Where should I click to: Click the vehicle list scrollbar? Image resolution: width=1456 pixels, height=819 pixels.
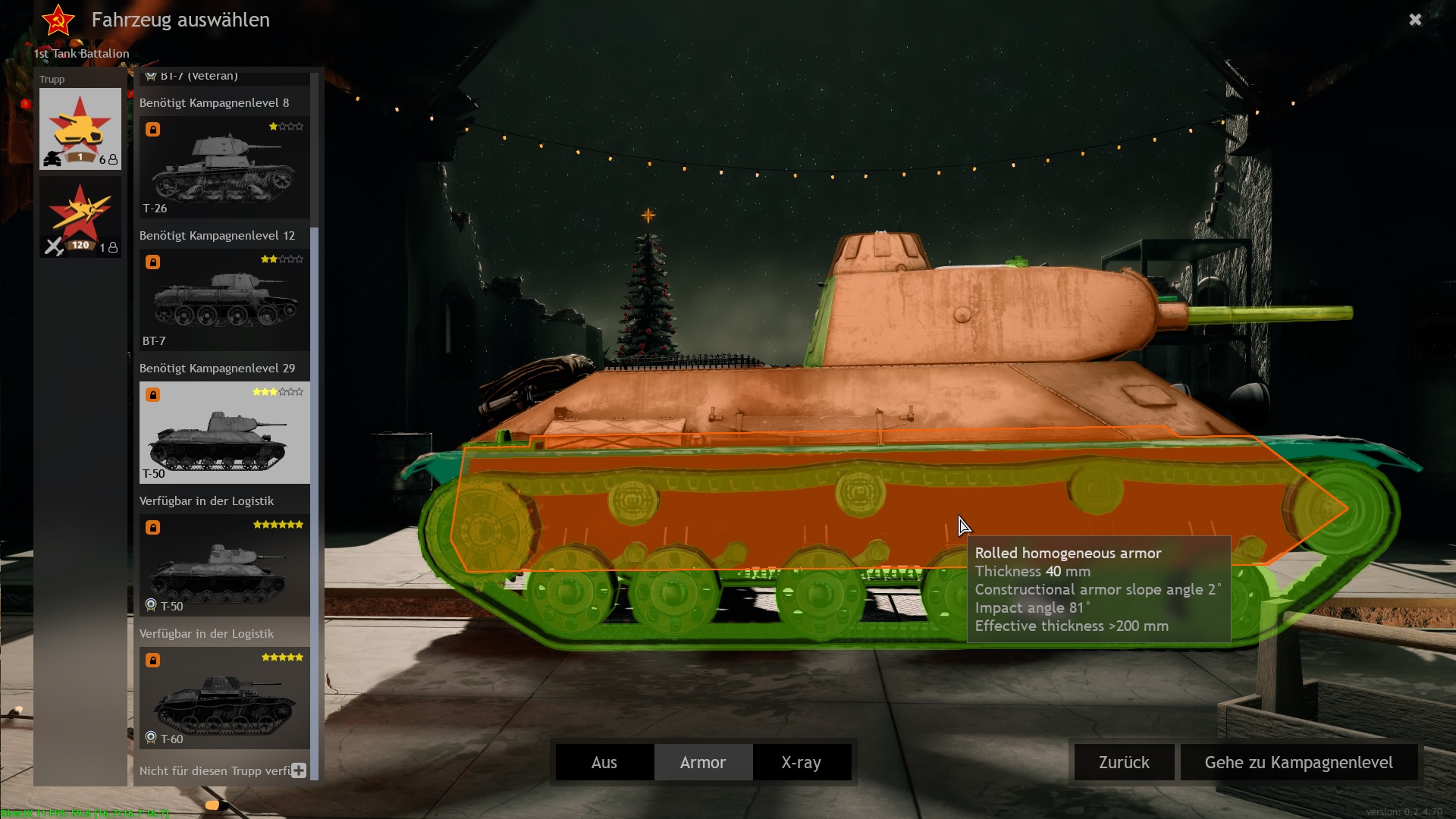tap(315, 455)
